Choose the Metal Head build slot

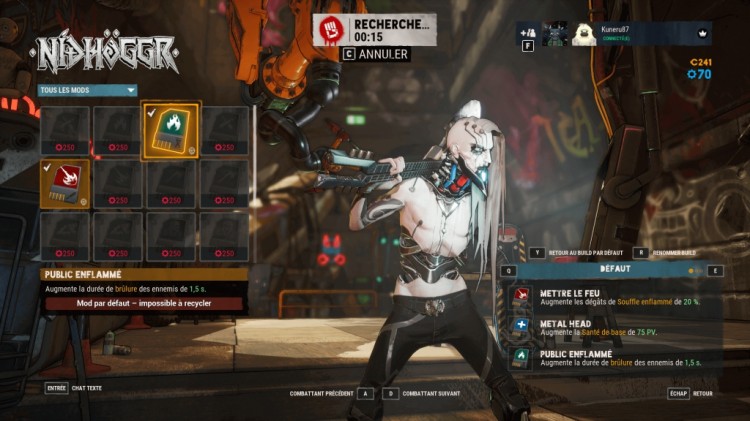coord(612,328)
